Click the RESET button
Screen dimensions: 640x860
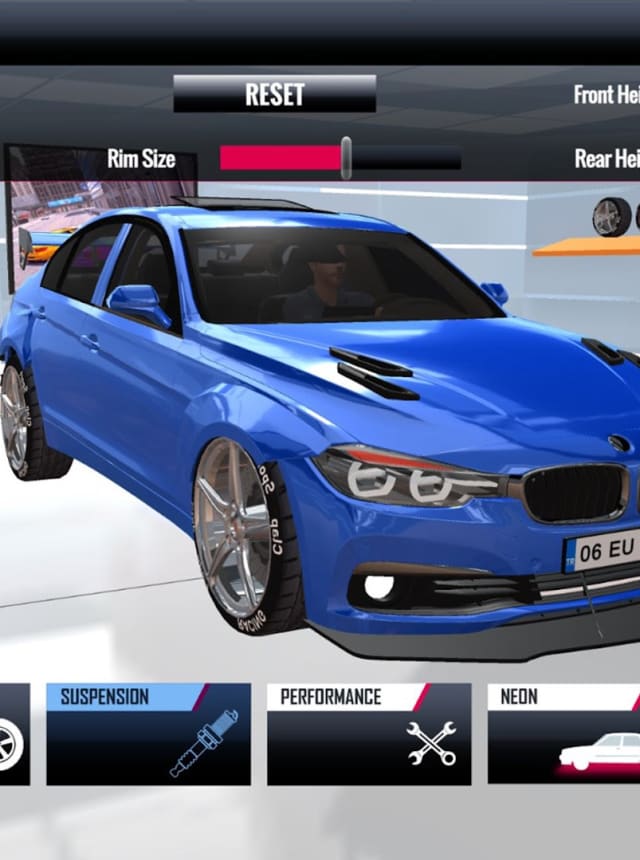click(274, 95)
